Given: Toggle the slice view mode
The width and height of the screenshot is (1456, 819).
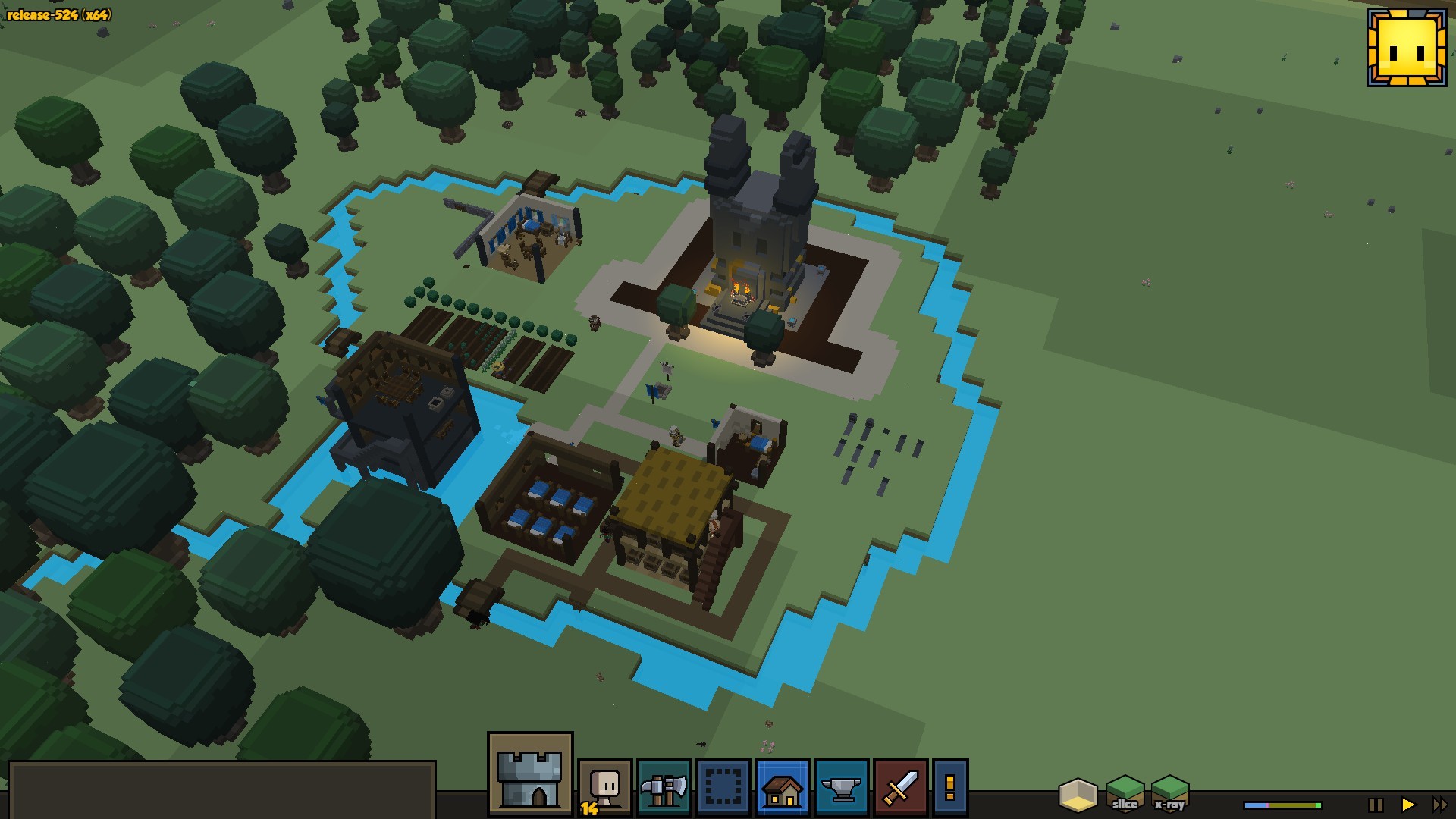Looking at the screenshot, I should click(1125, 794).
